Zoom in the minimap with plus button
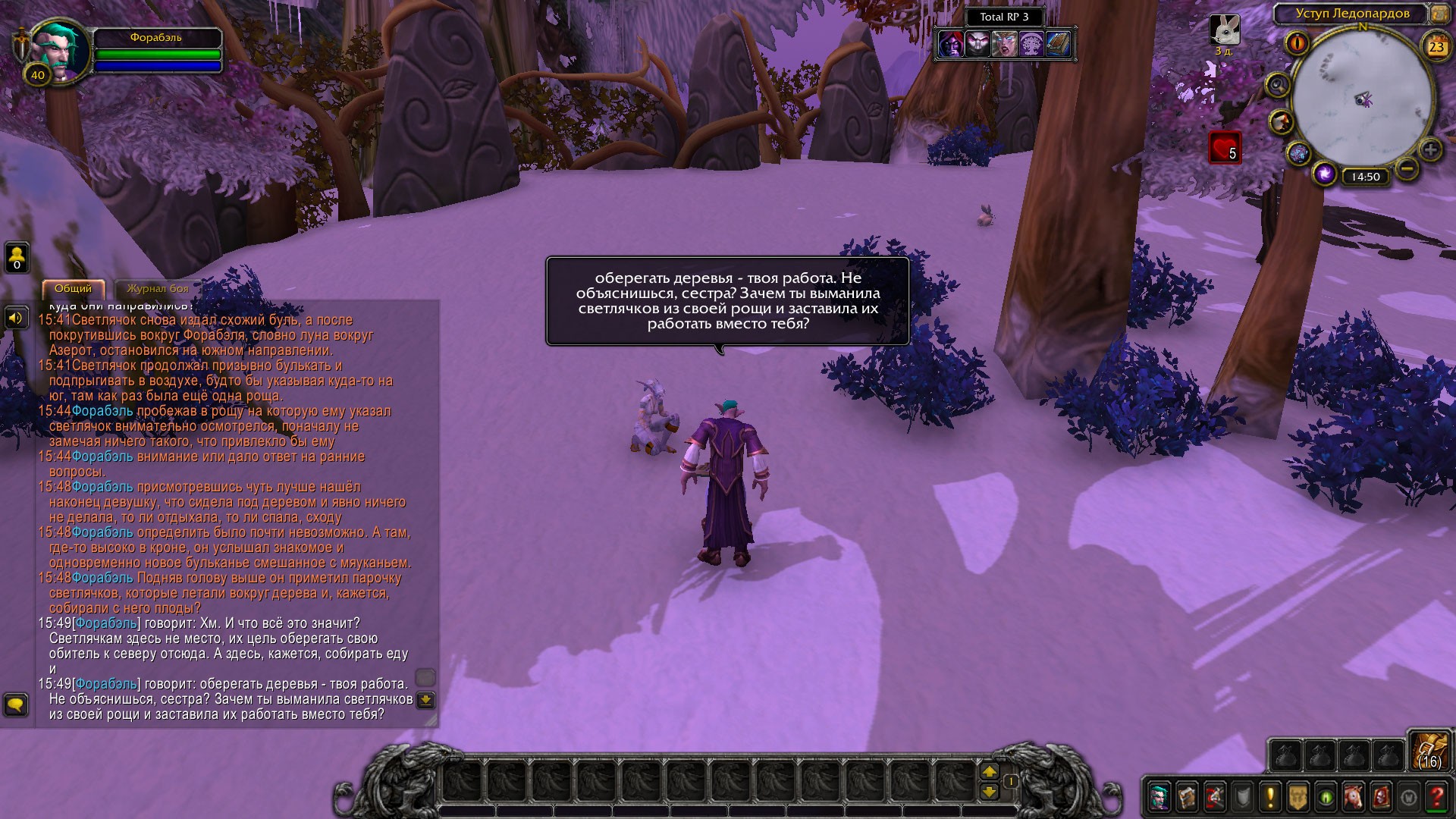1456x819 pixels. point(1430,149)
